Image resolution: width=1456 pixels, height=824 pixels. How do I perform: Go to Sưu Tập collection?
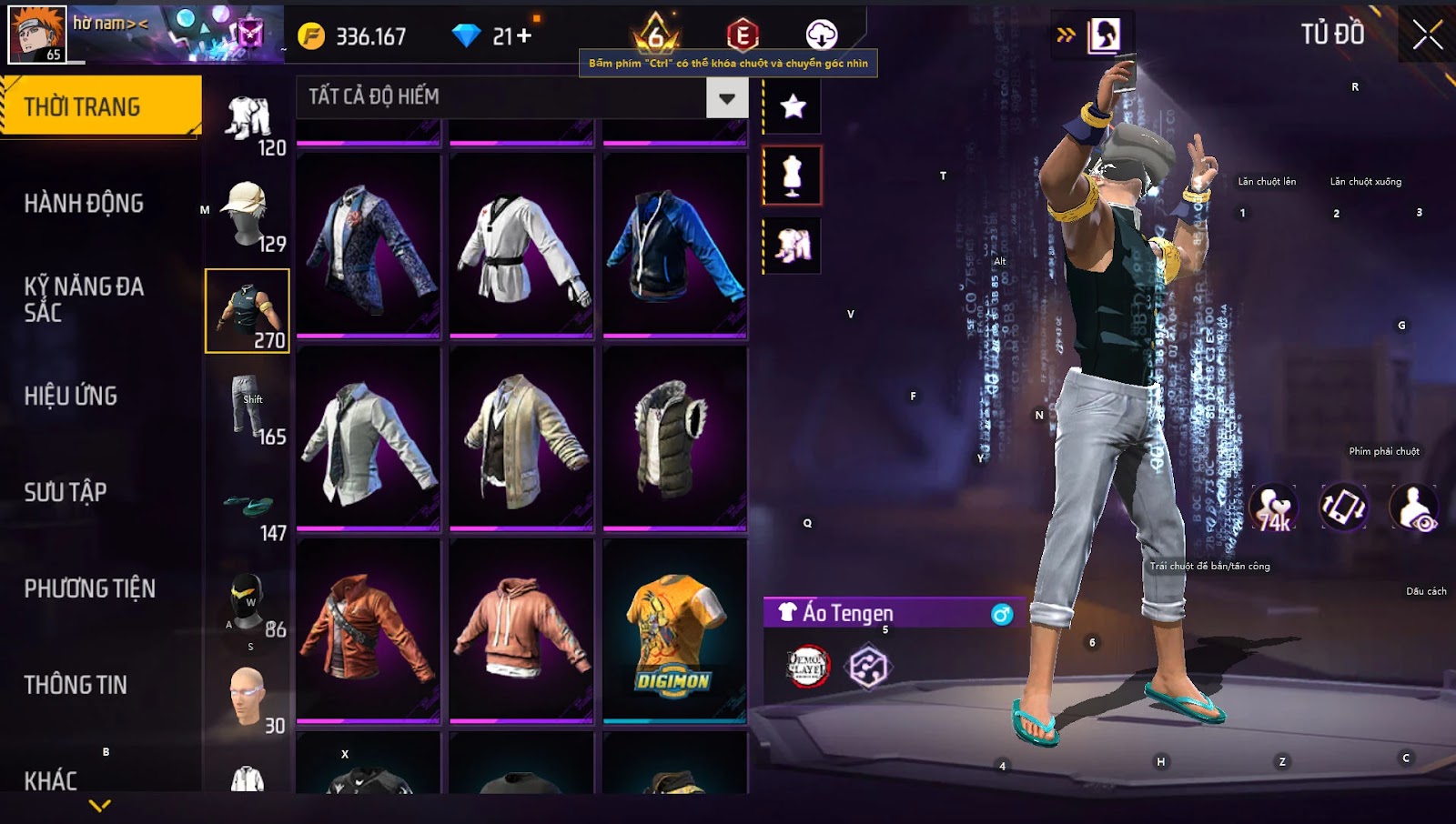click(x=66, y=492)
